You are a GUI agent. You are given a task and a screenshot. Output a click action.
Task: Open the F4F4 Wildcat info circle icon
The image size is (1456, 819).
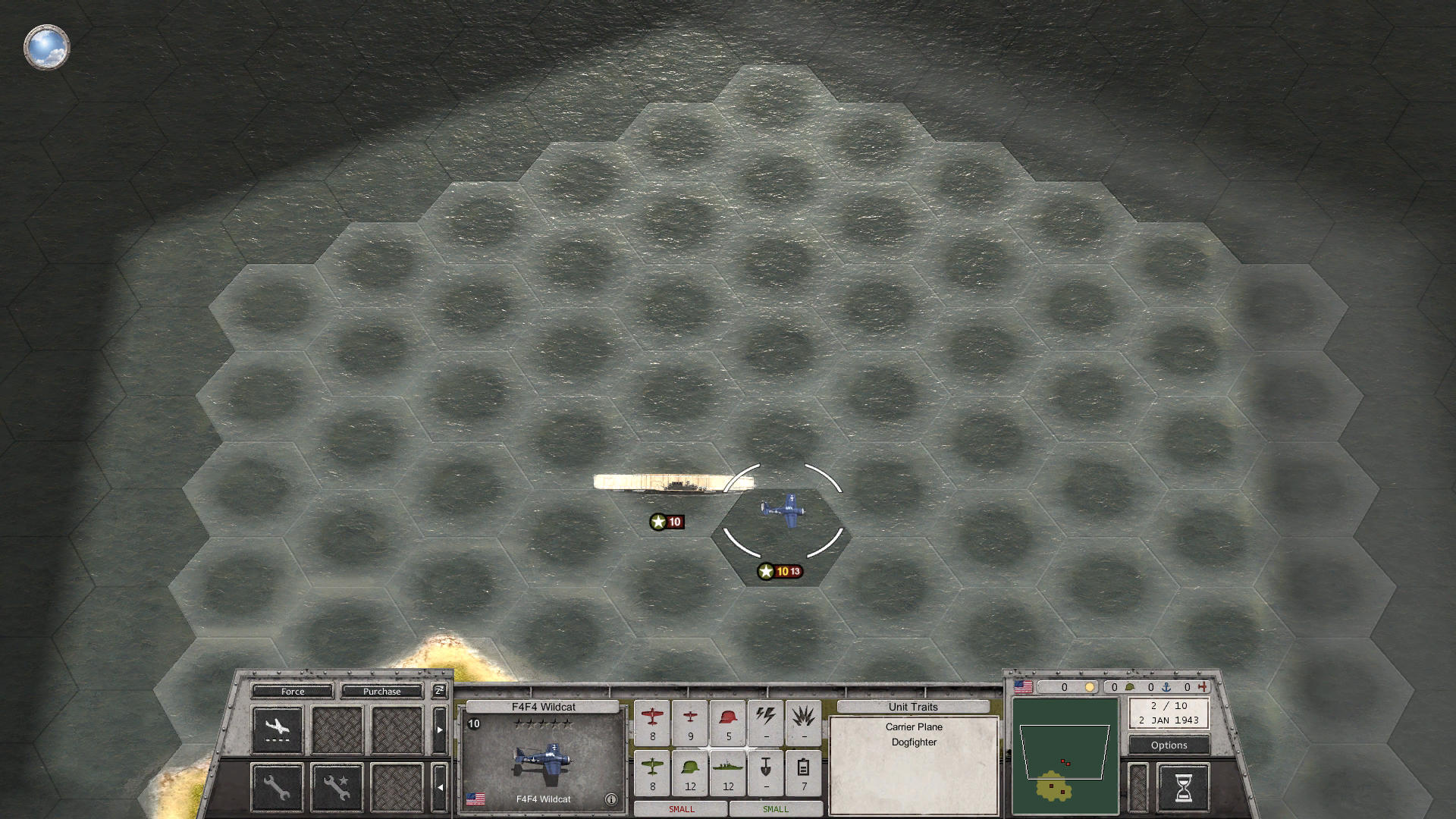point(611,799)
